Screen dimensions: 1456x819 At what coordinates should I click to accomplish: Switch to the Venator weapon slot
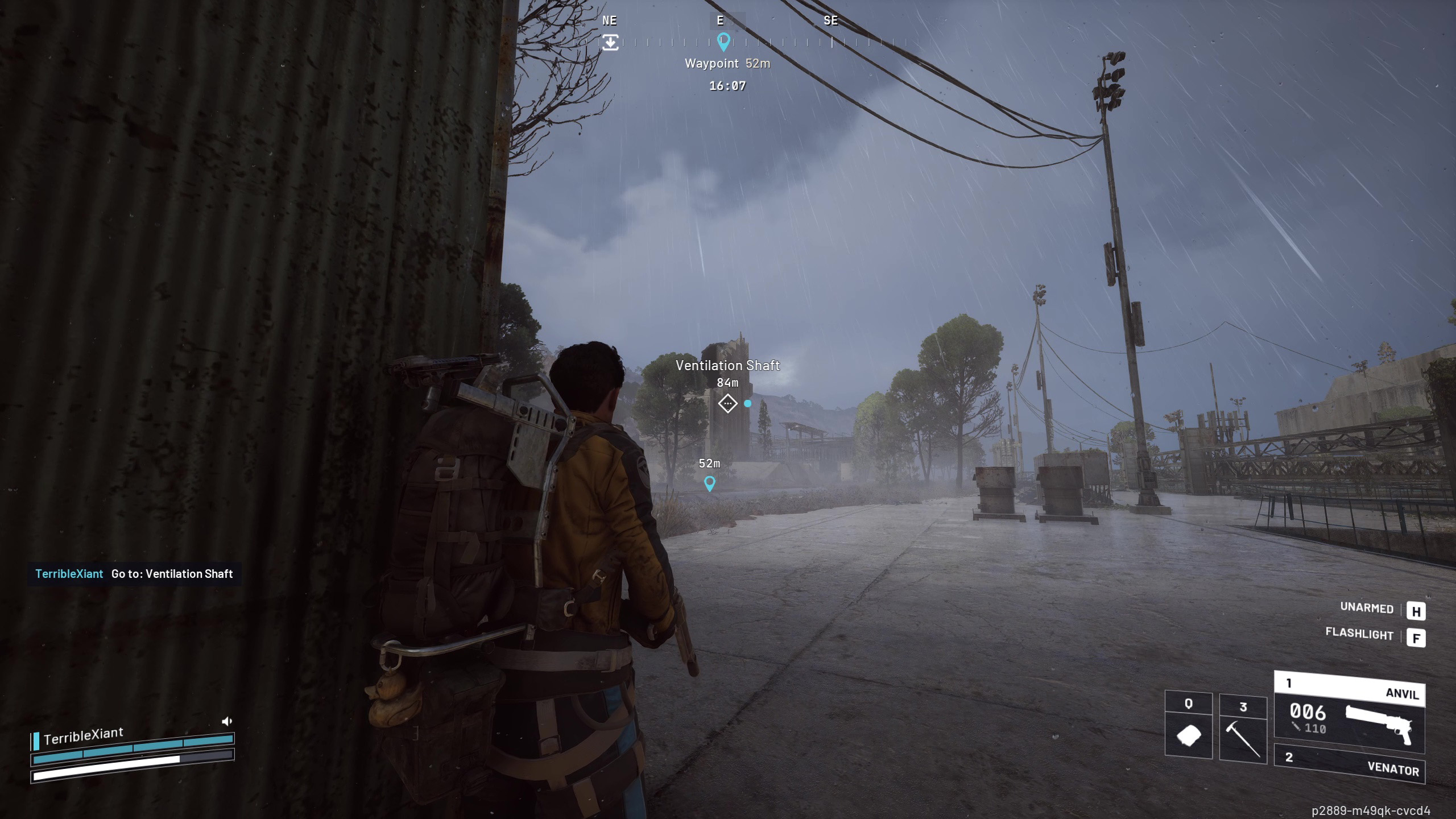1349,764
